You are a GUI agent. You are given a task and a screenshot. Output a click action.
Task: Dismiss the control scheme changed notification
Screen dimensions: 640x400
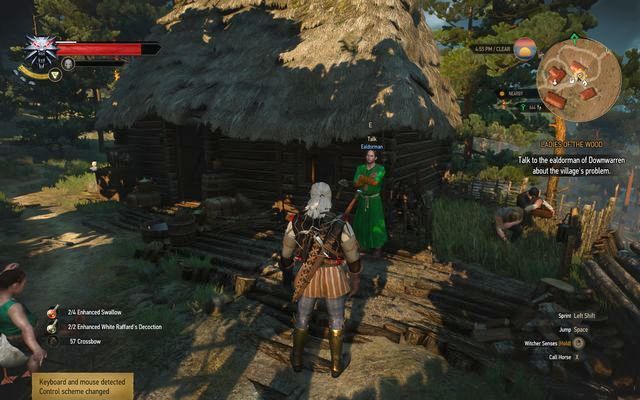[80, 386]
